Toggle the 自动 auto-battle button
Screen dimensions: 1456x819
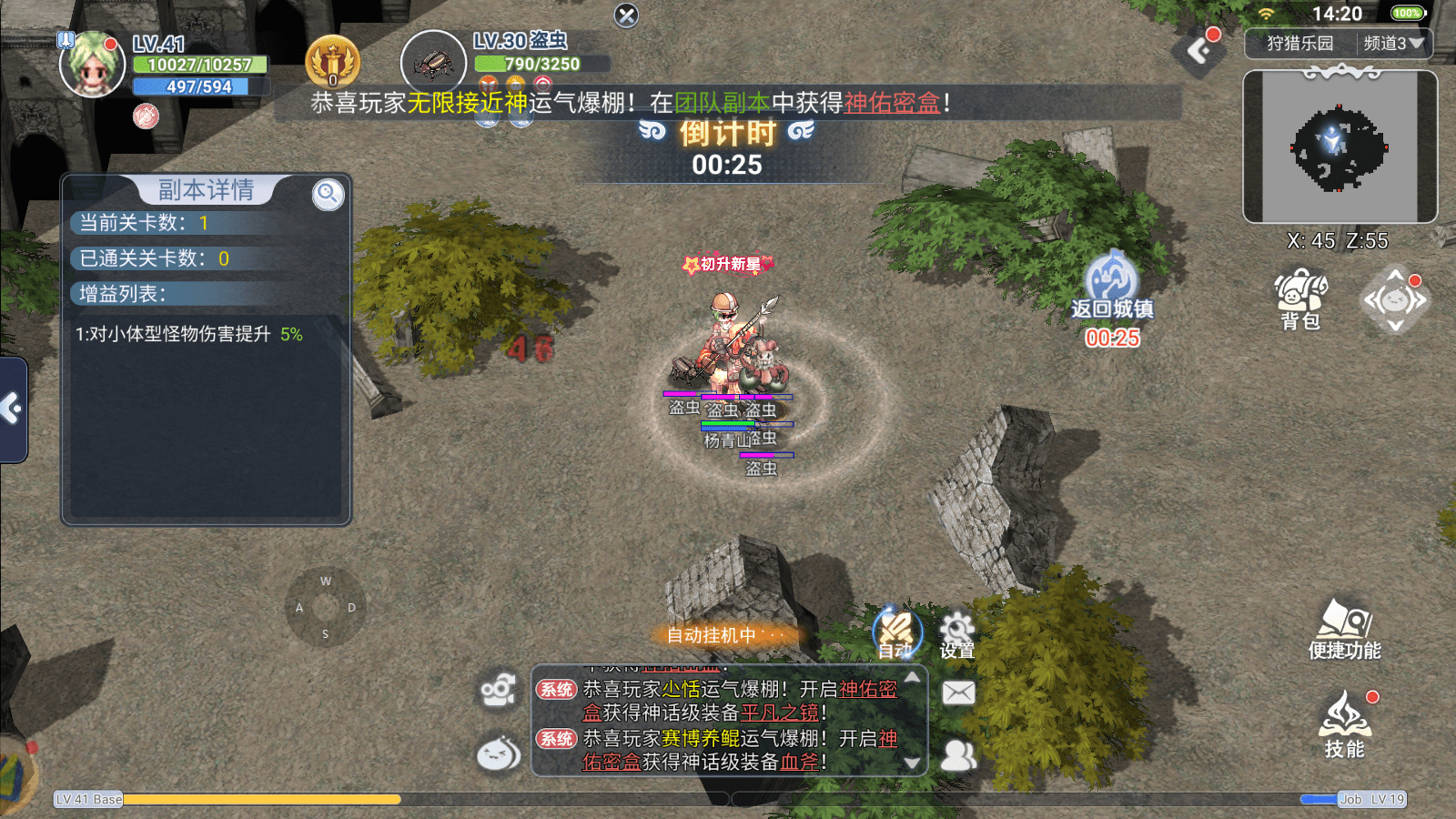[897, 632]
